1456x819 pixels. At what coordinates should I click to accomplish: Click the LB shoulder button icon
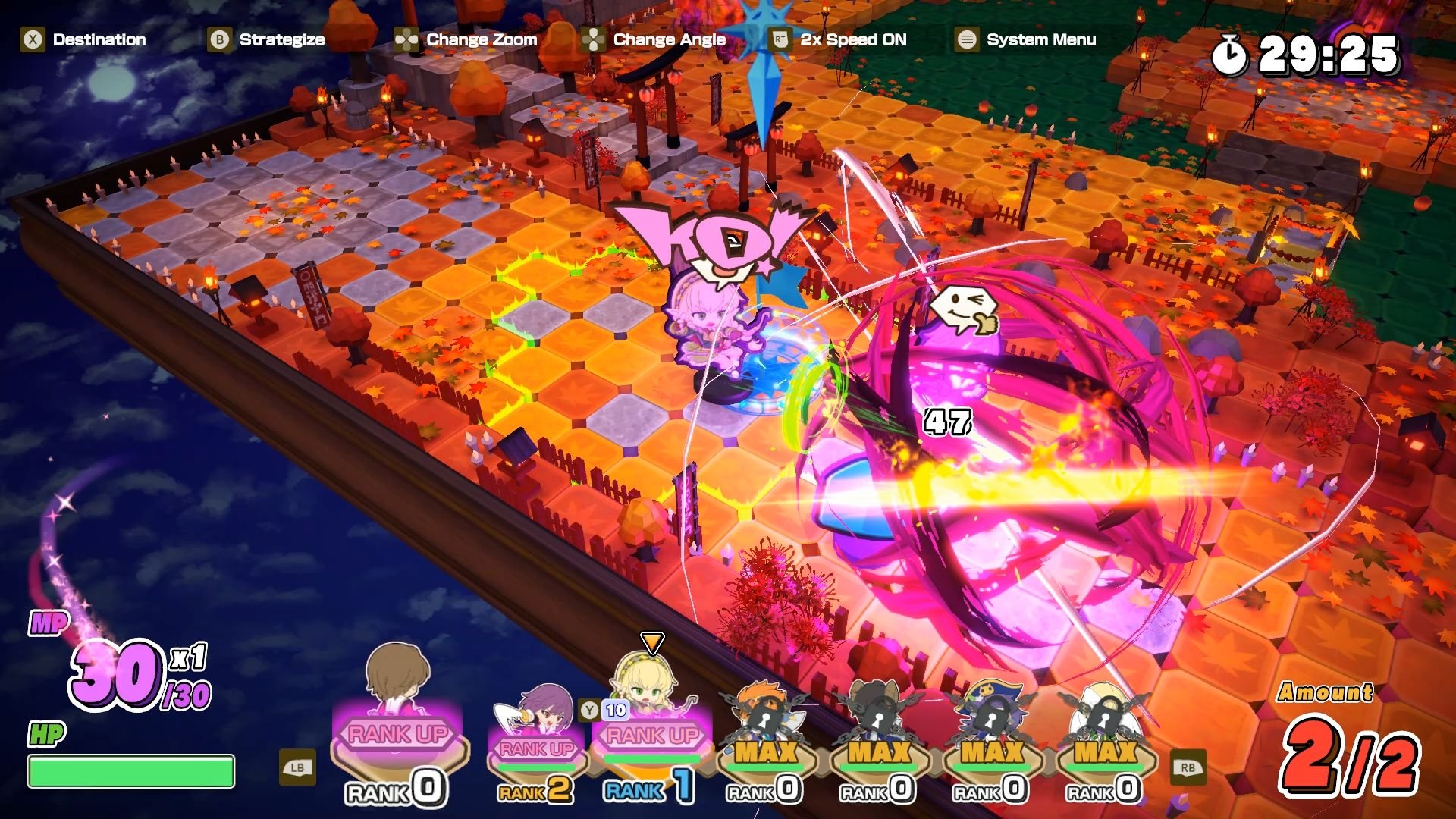297,768
